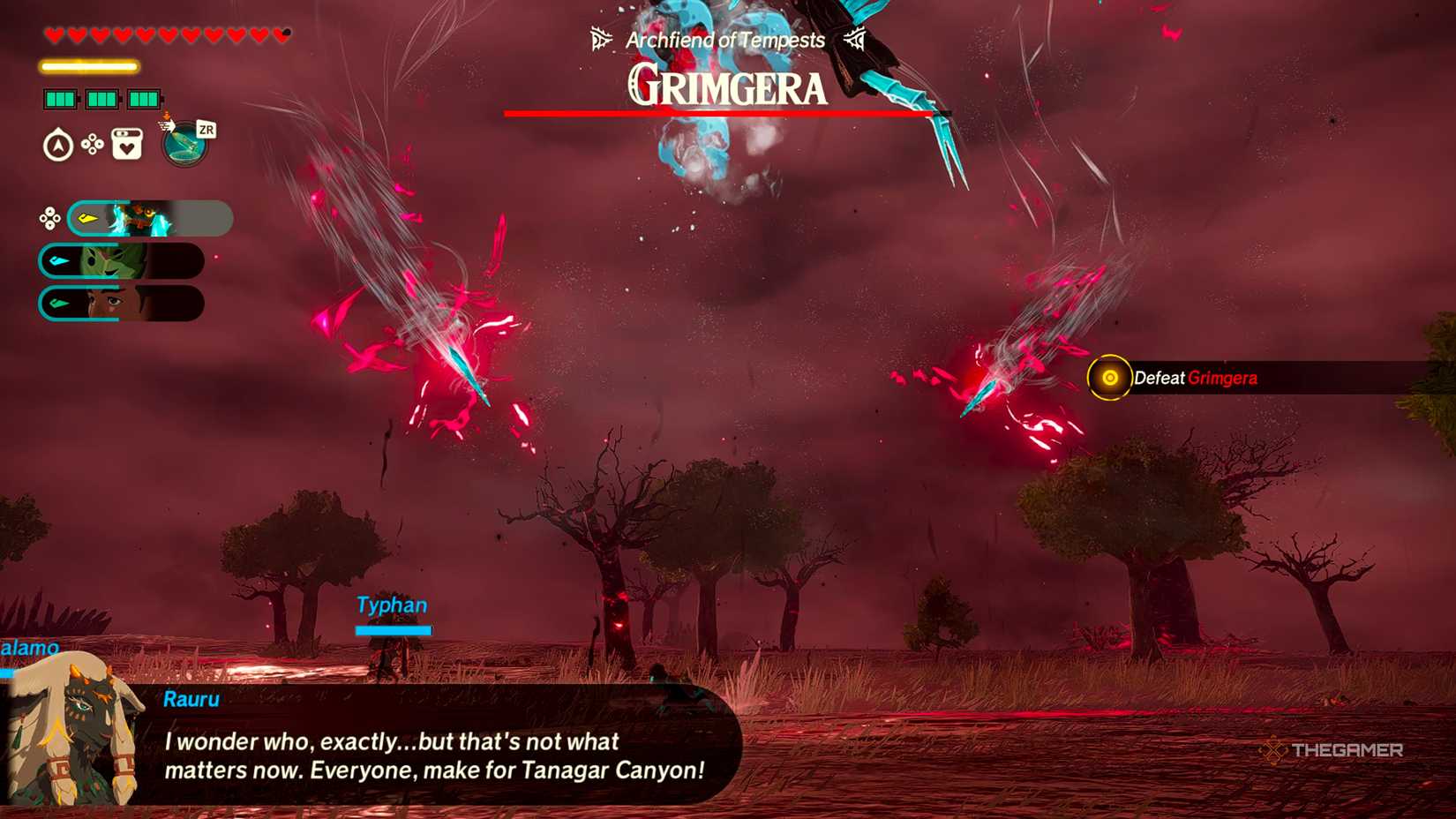Click the orange arrow above the ZR ability
Screen dimensions: 1456x819
pos(166,117)
